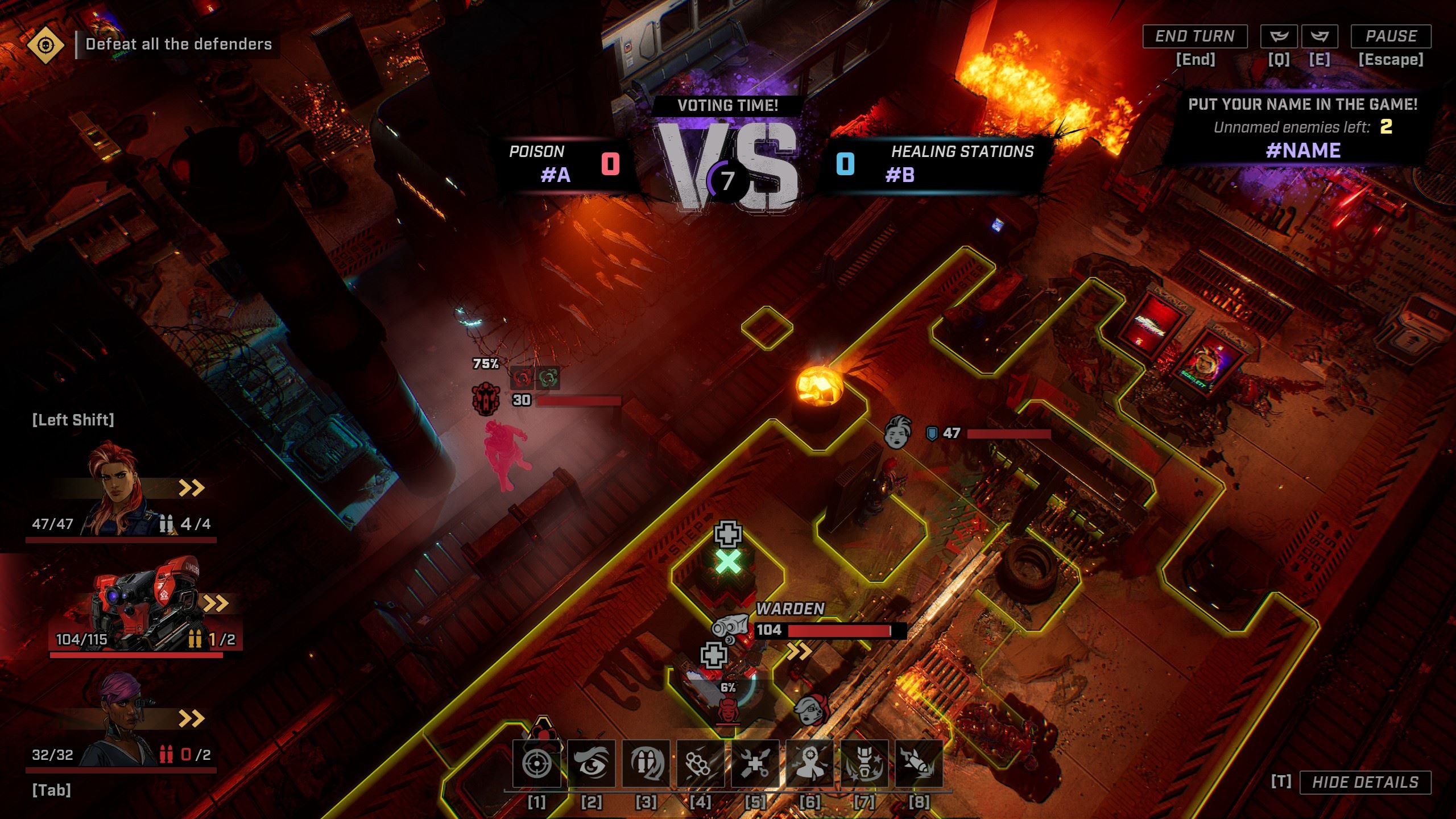
Task: Rotate camera right with the arrow button
Action: [x=1319, y=36]
